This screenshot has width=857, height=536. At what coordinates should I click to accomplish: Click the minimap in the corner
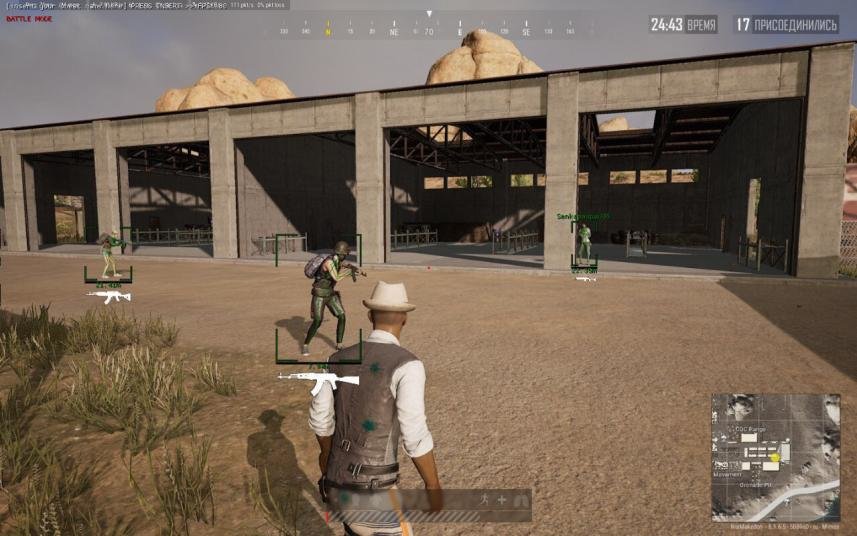coord(775,457)
